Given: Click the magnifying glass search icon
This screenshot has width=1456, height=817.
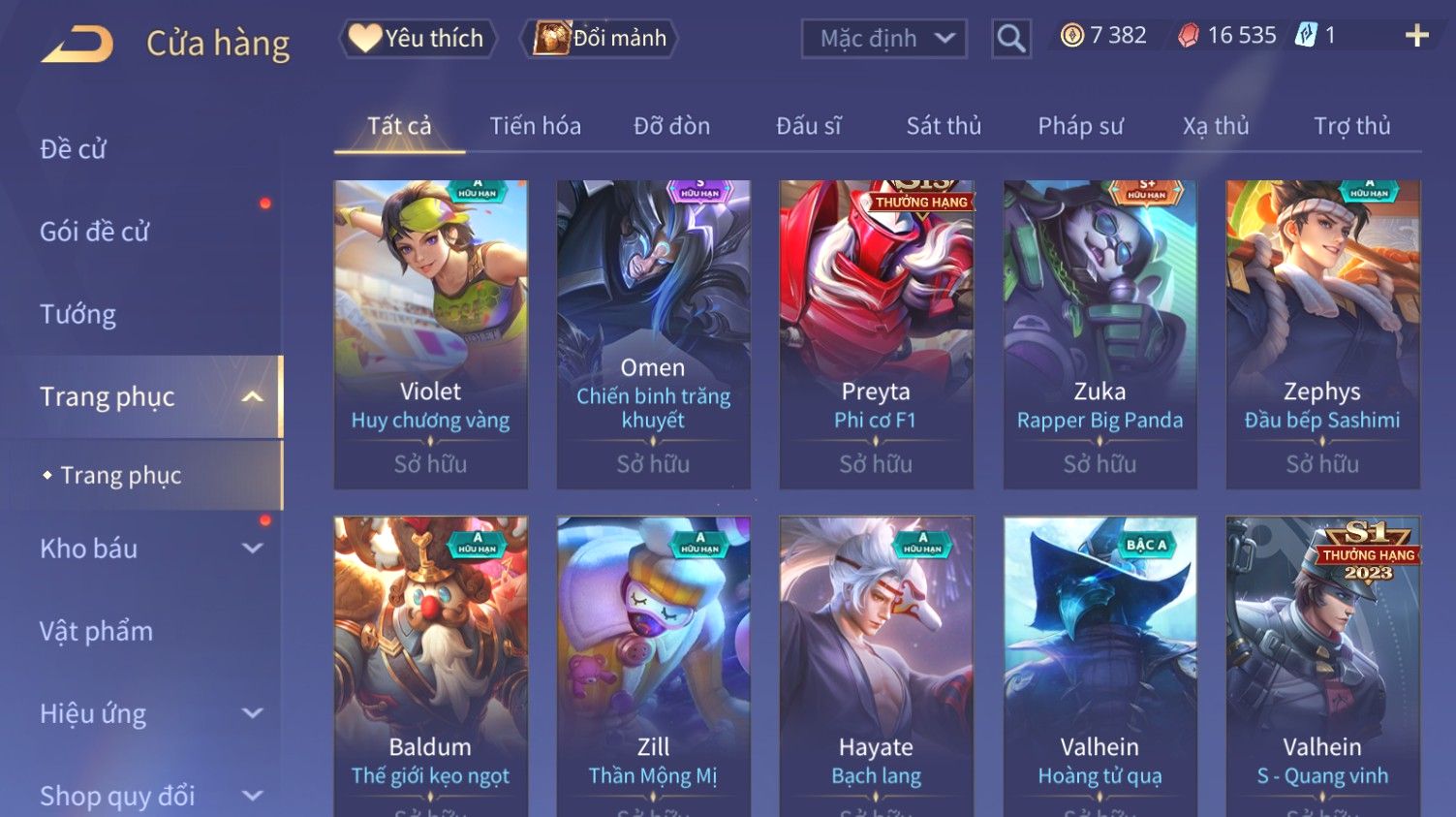Looking at the screenshot, I should click(1010, 39).
